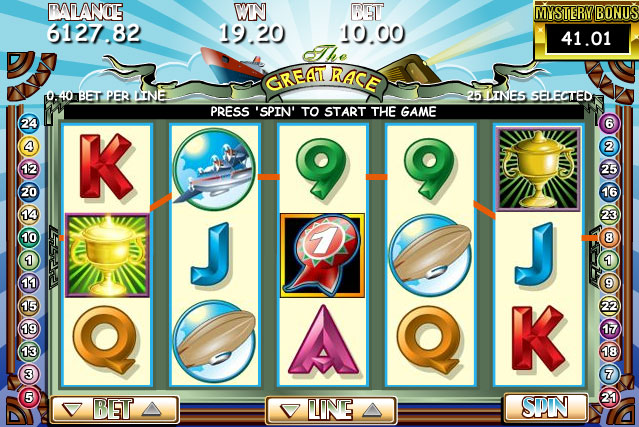639x427 pixels.
Task: Activate payline 20
Action: (29, 192)
